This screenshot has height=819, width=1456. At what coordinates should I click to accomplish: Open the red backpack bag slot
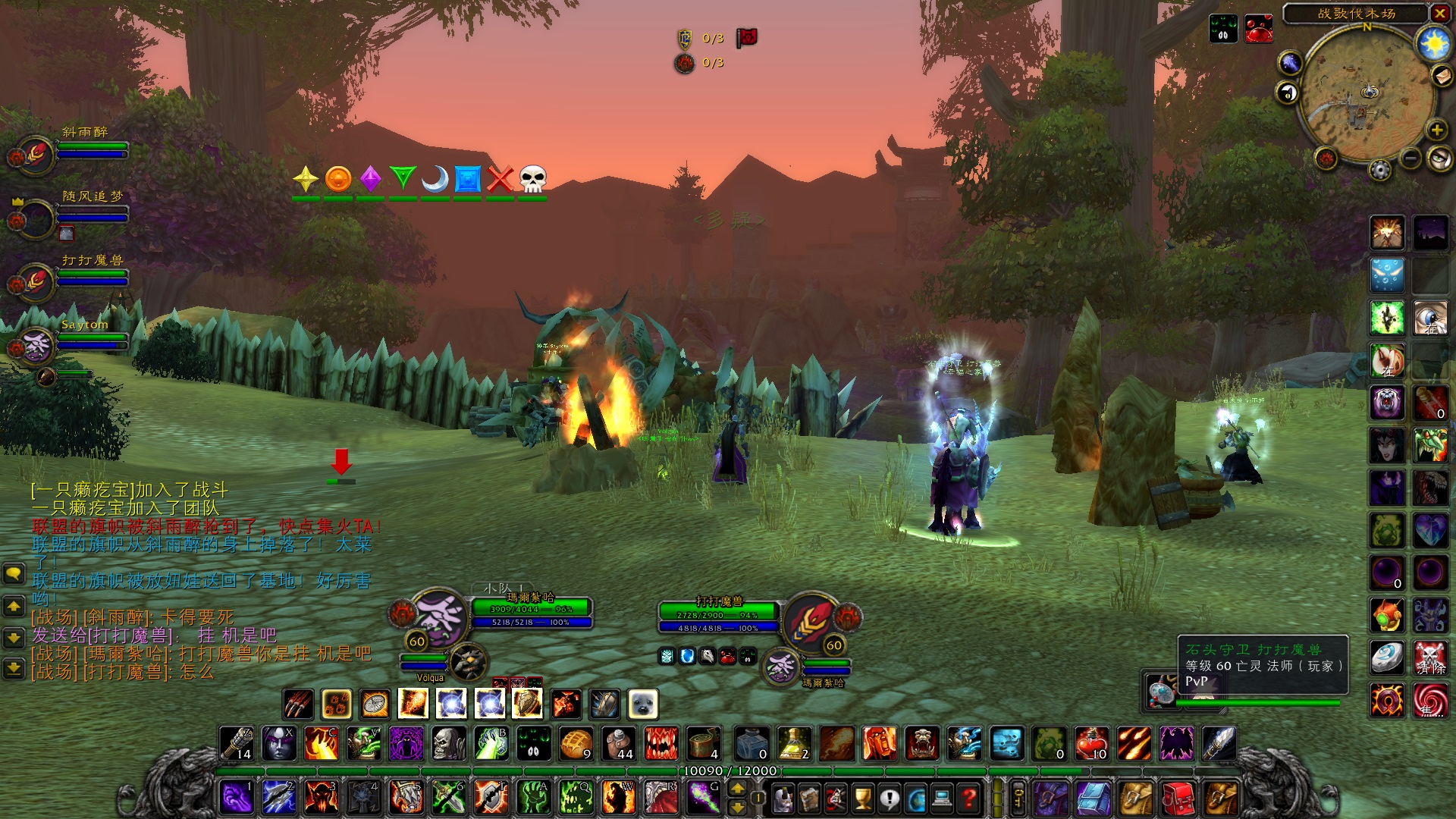[x=1178, y=799]
